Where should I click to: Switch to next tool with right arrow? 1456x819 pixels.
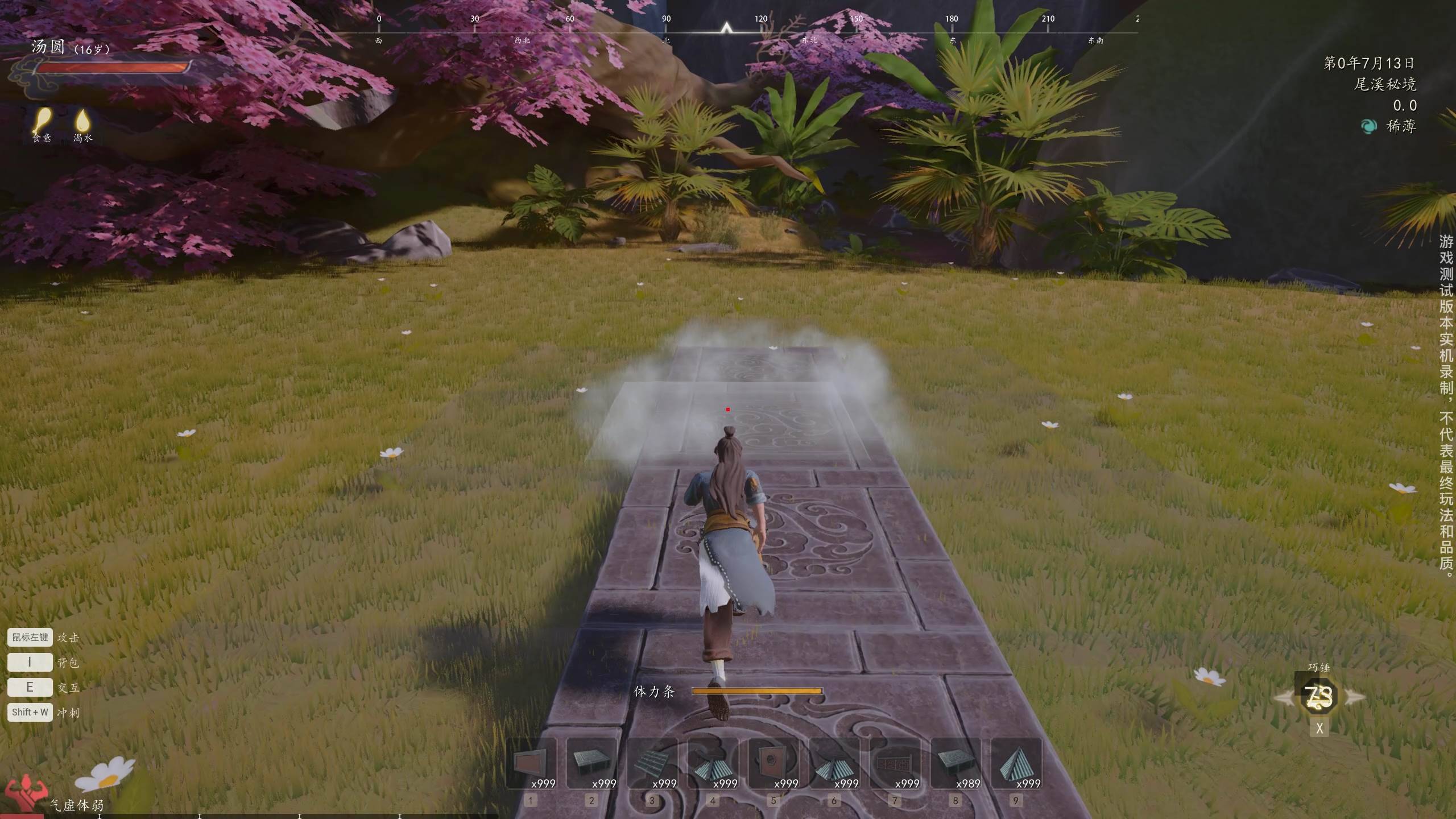(x=1355, y=697)
